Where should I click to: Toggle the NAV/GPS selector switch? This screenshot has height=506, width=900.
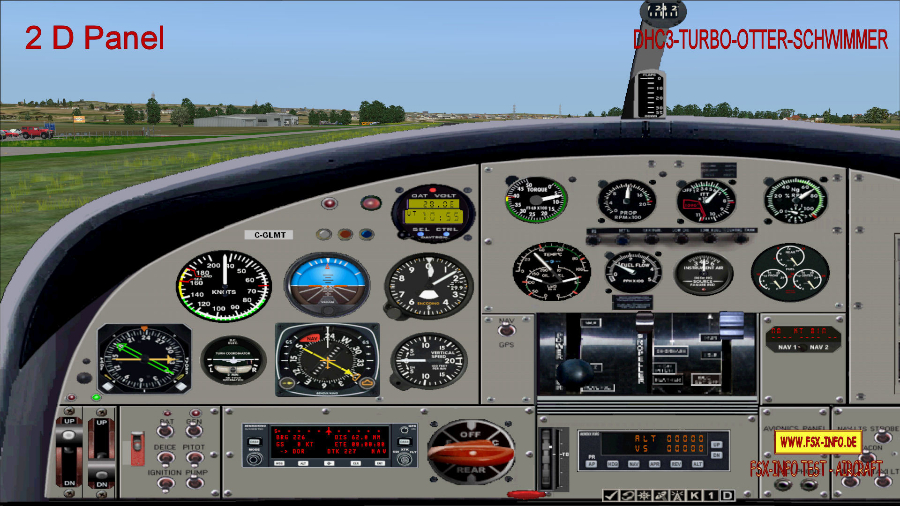coord(507,329)
